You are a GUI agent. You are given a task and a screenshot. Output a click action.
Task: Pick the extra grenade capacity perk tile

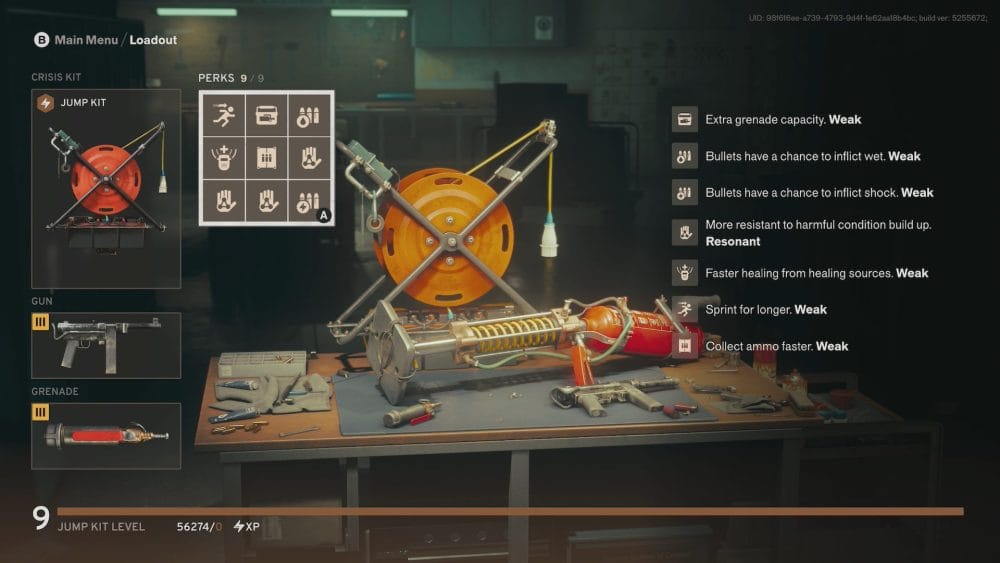(267, 116)
